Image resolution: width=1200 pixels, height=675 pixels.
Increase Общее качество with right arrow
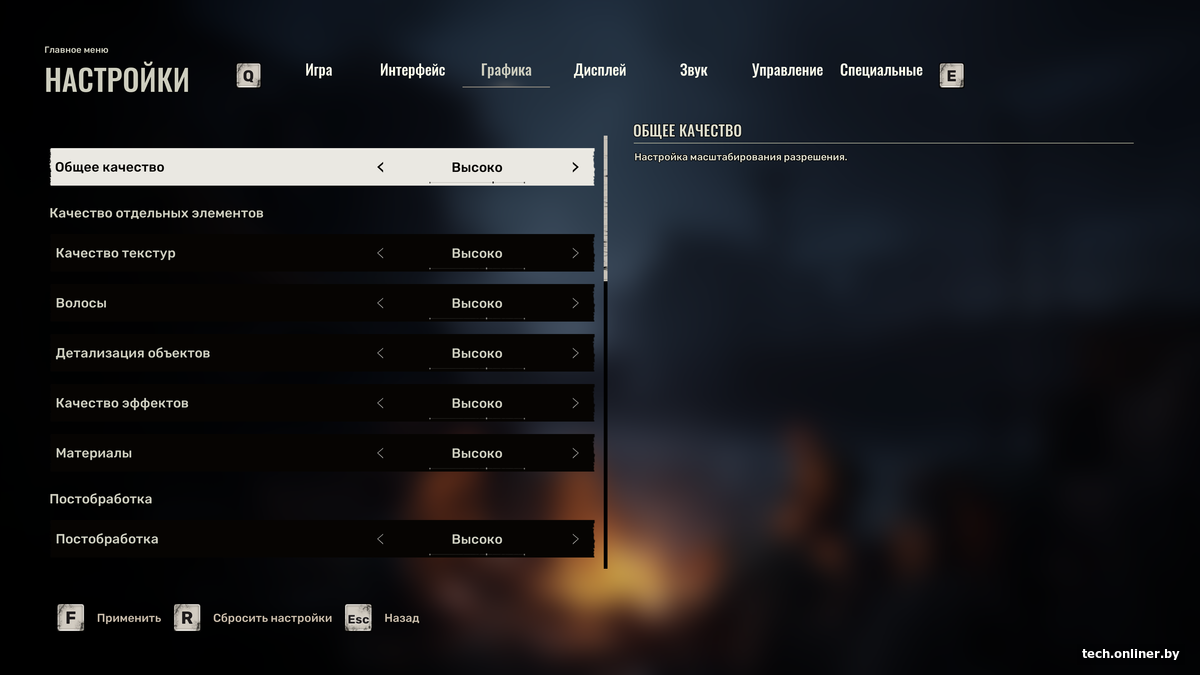pyautogui.click(x=575, y=167)
